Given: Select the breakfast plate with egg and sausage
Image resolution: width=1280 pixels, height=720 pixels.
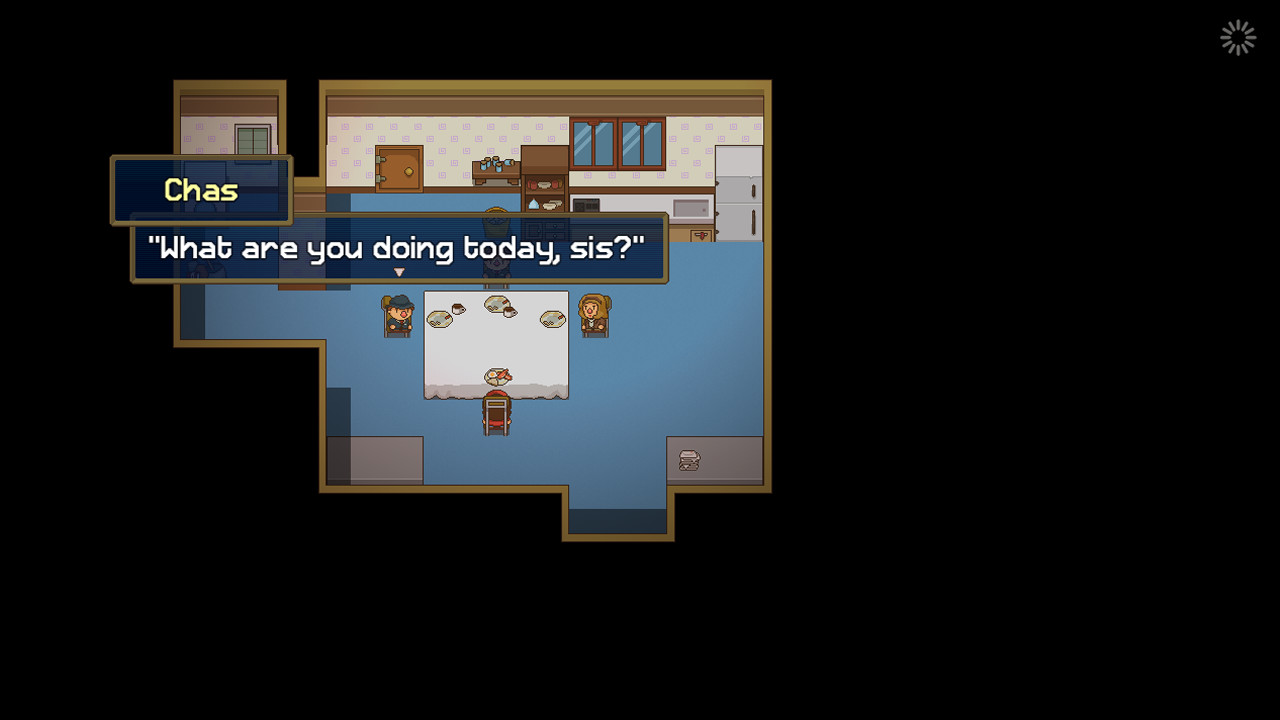Looking at the screenshot, I should 498,376.
